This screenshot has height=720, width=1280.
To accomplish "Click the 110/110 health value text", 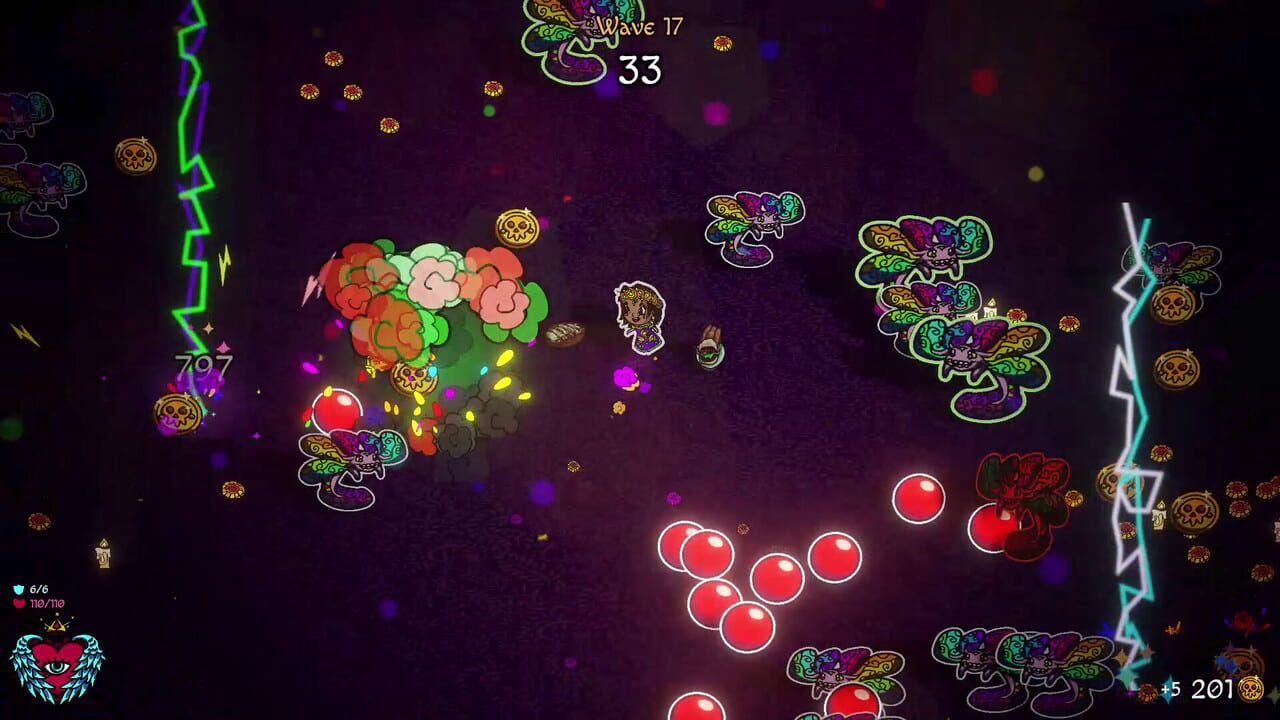I will tap(45, 603).
